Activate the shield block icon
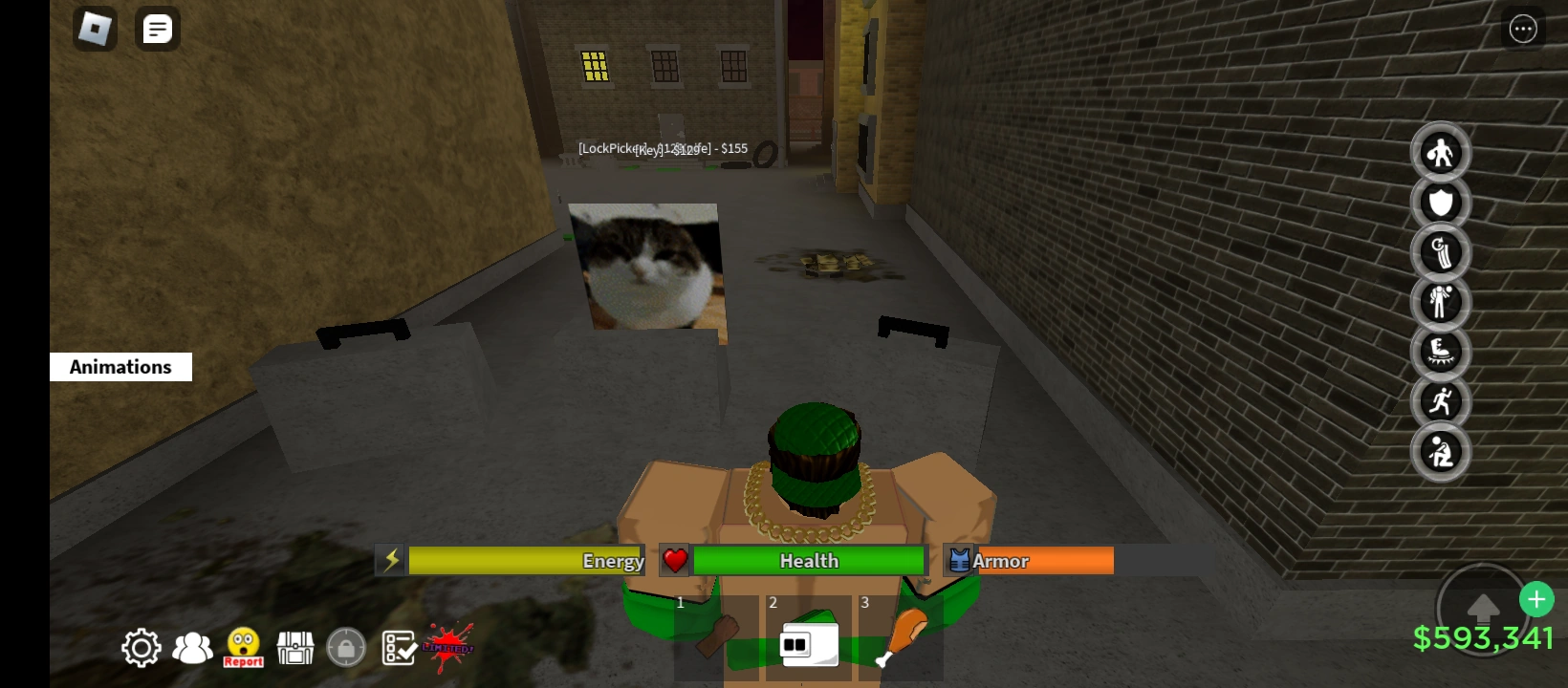 point(1441,203)
